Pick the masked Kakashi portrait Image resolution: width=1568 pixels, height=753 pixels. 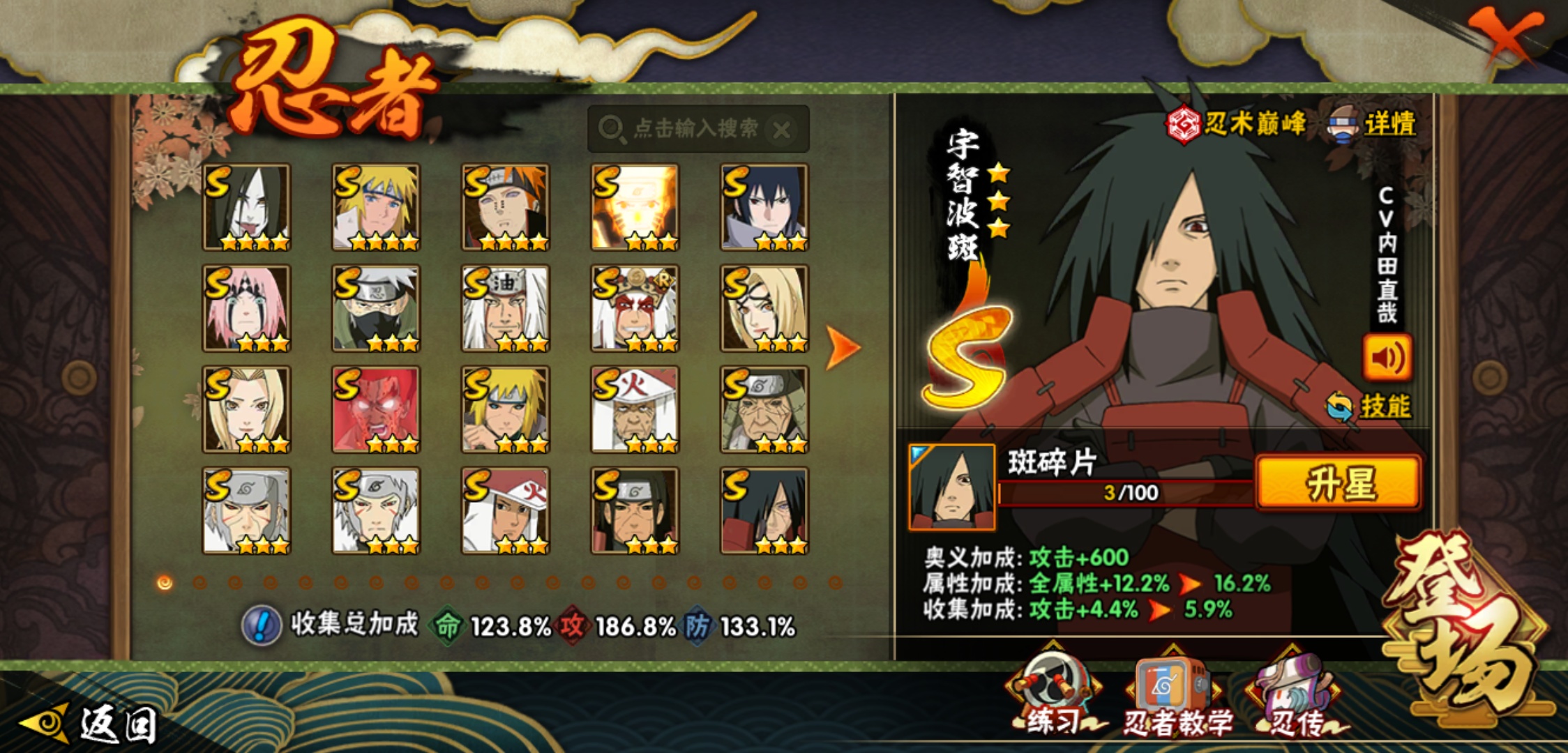376,308
